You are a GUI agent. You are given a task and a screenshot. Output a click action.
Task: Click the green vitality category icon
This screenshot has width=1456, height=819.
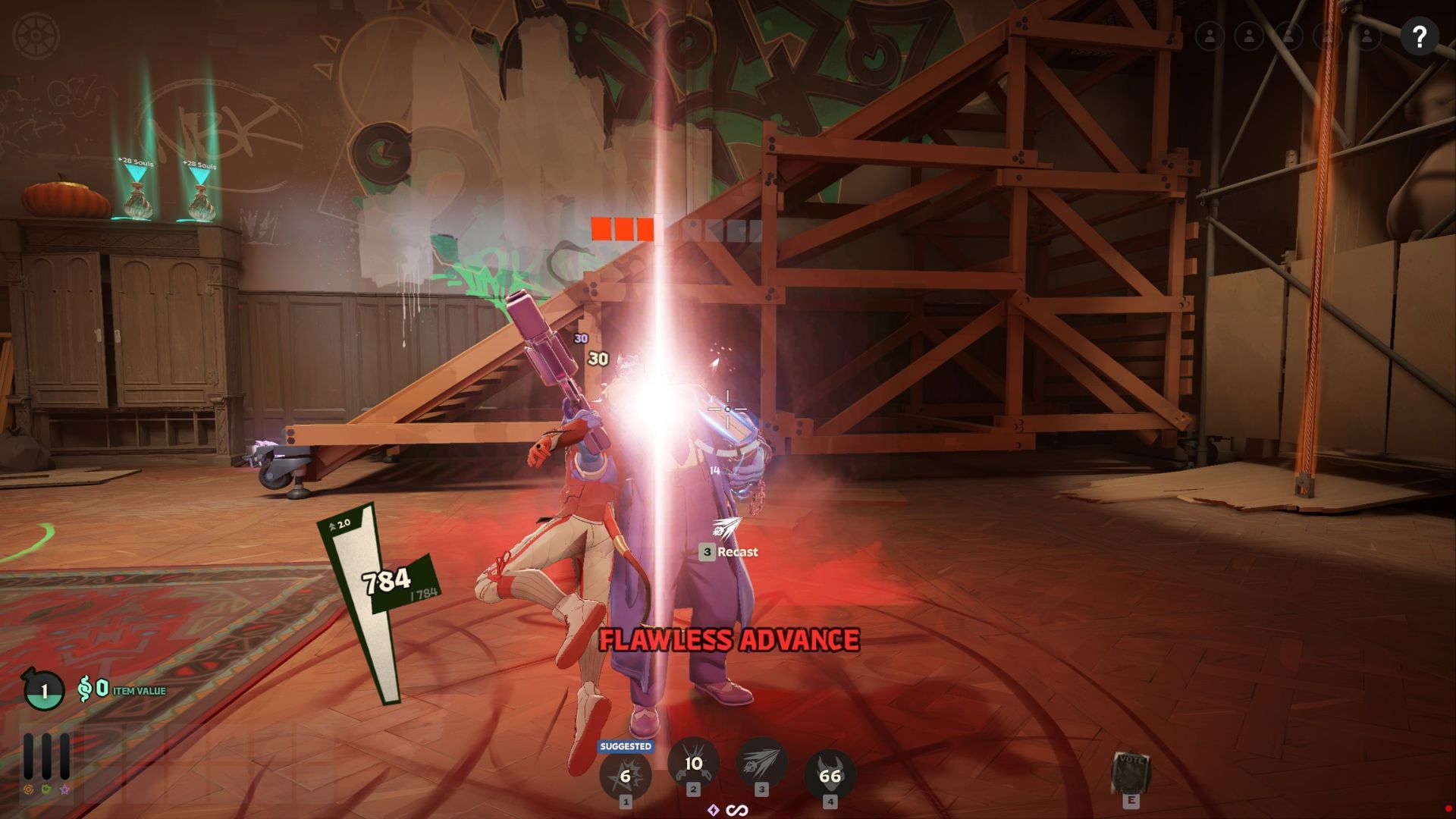coord(46,789)
